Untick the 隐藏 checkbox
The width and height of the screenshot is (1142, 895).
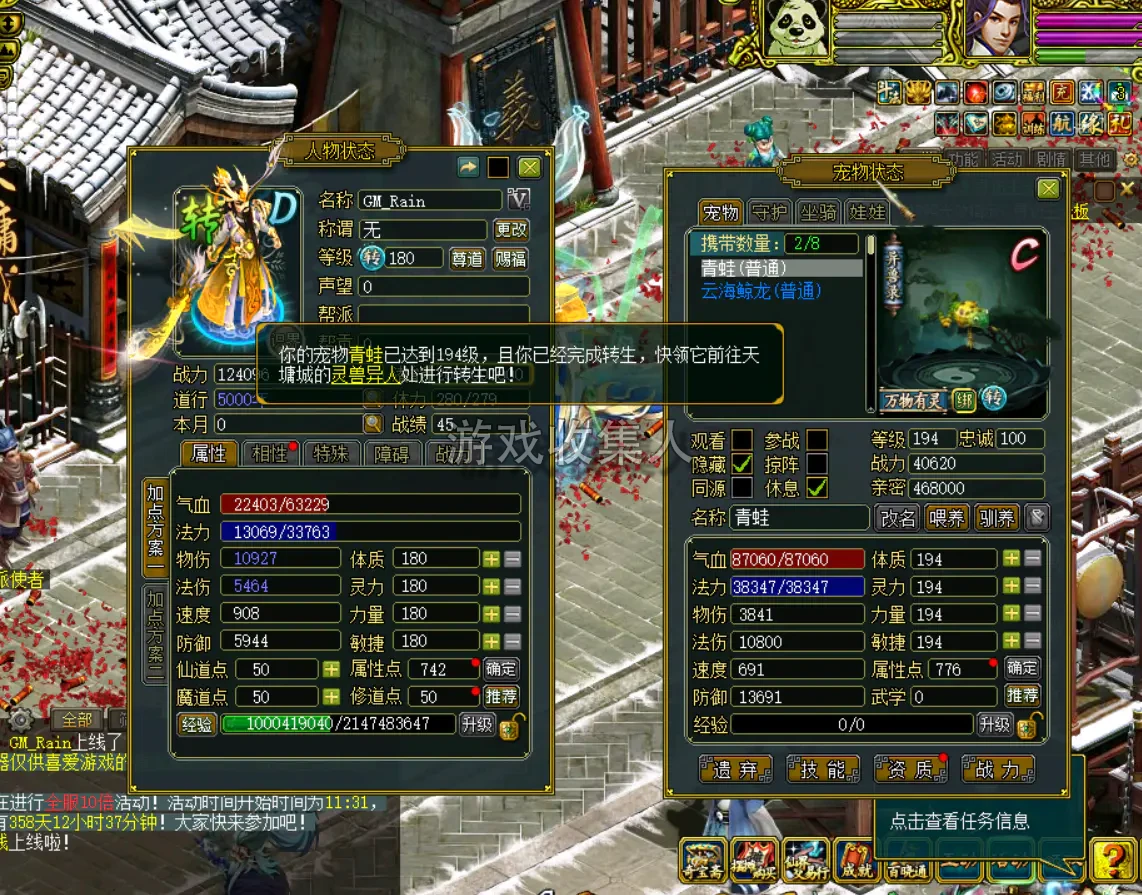742,464
